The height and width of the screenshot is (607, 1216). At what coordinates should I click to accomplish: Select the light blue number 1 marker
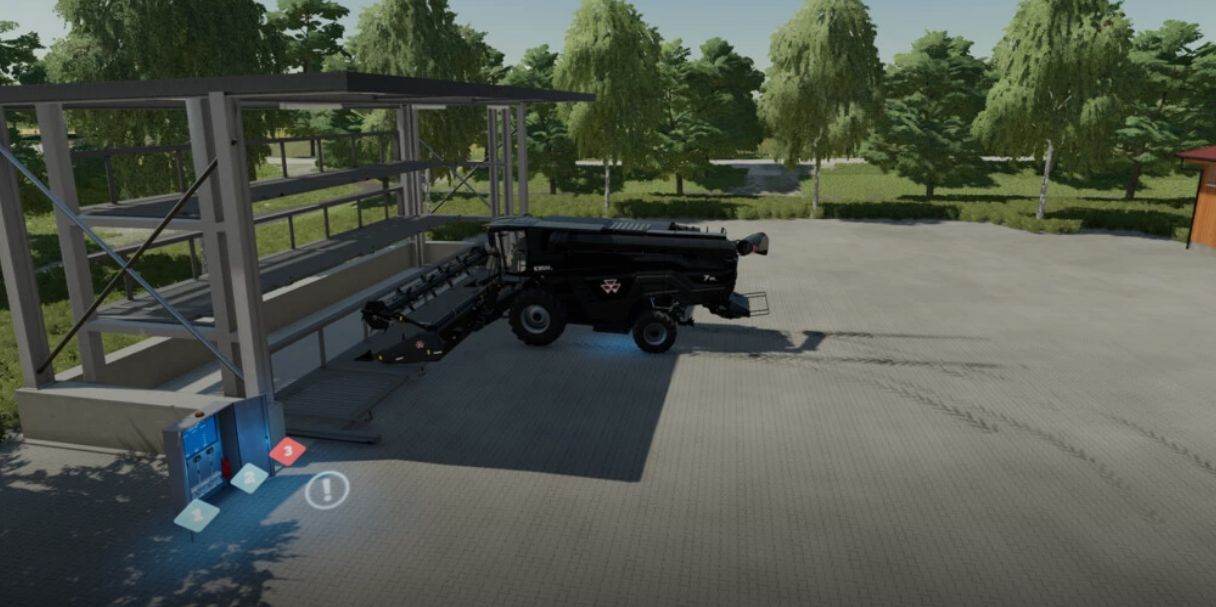197,515
